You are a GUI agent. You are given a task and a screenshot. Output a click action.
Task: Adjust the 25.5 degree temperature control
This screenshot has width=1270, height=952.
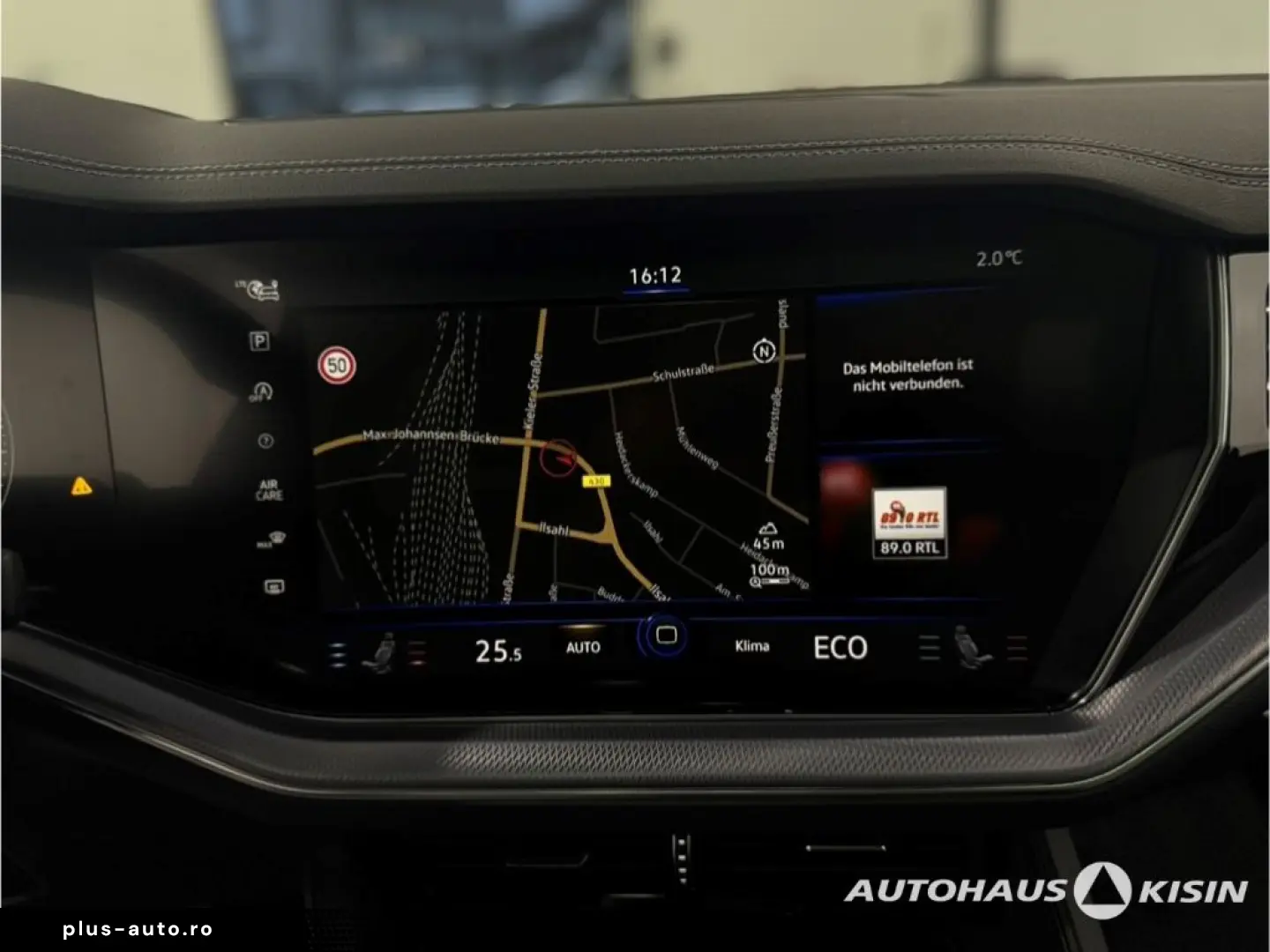499,651
